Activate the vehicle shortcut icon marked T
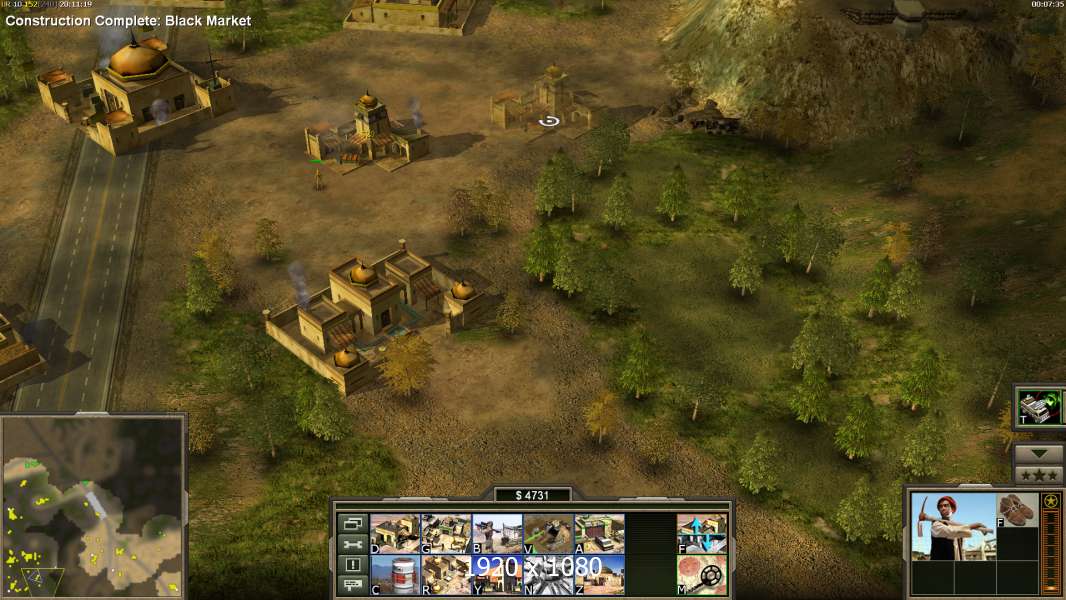Image resolution: width=1066 pixels, height=600 pixels. (x=1038, y=406)
